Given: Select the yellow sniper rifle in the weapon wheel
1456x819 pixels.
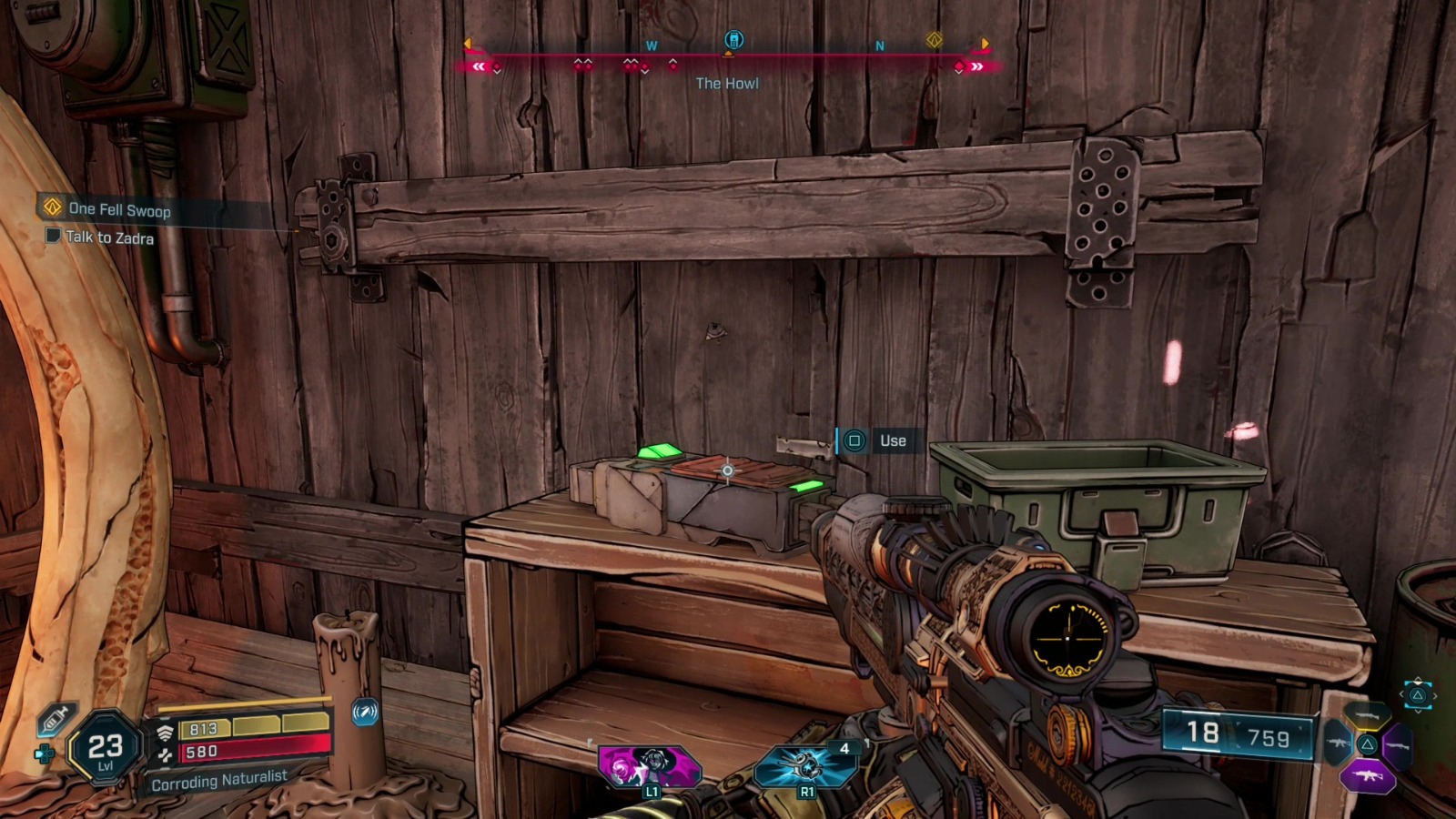Looking at the screenshot, I should point(1367,716).
